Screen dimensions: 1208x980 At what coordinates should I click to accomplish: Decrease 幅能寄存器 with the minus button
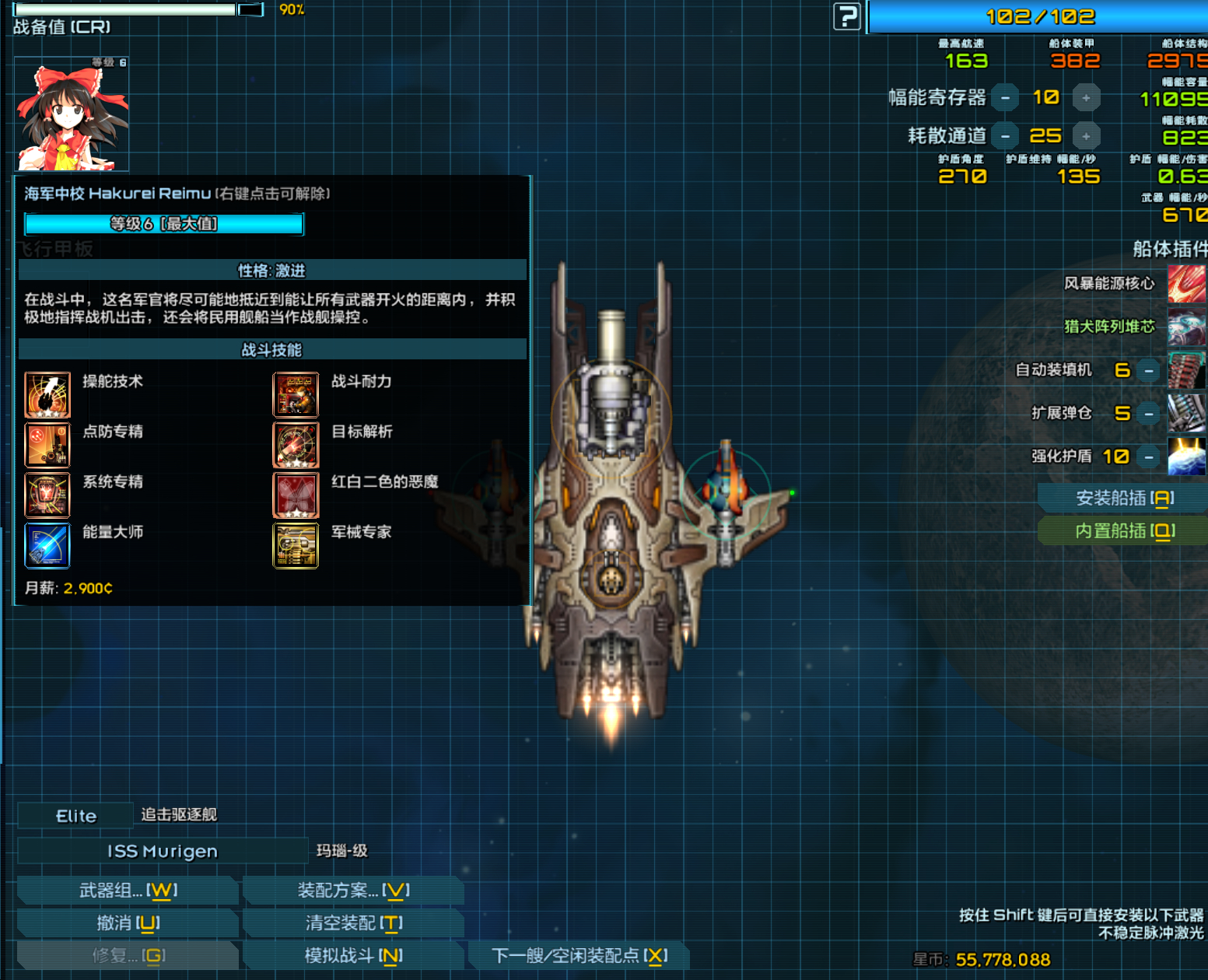(1005, 97)
